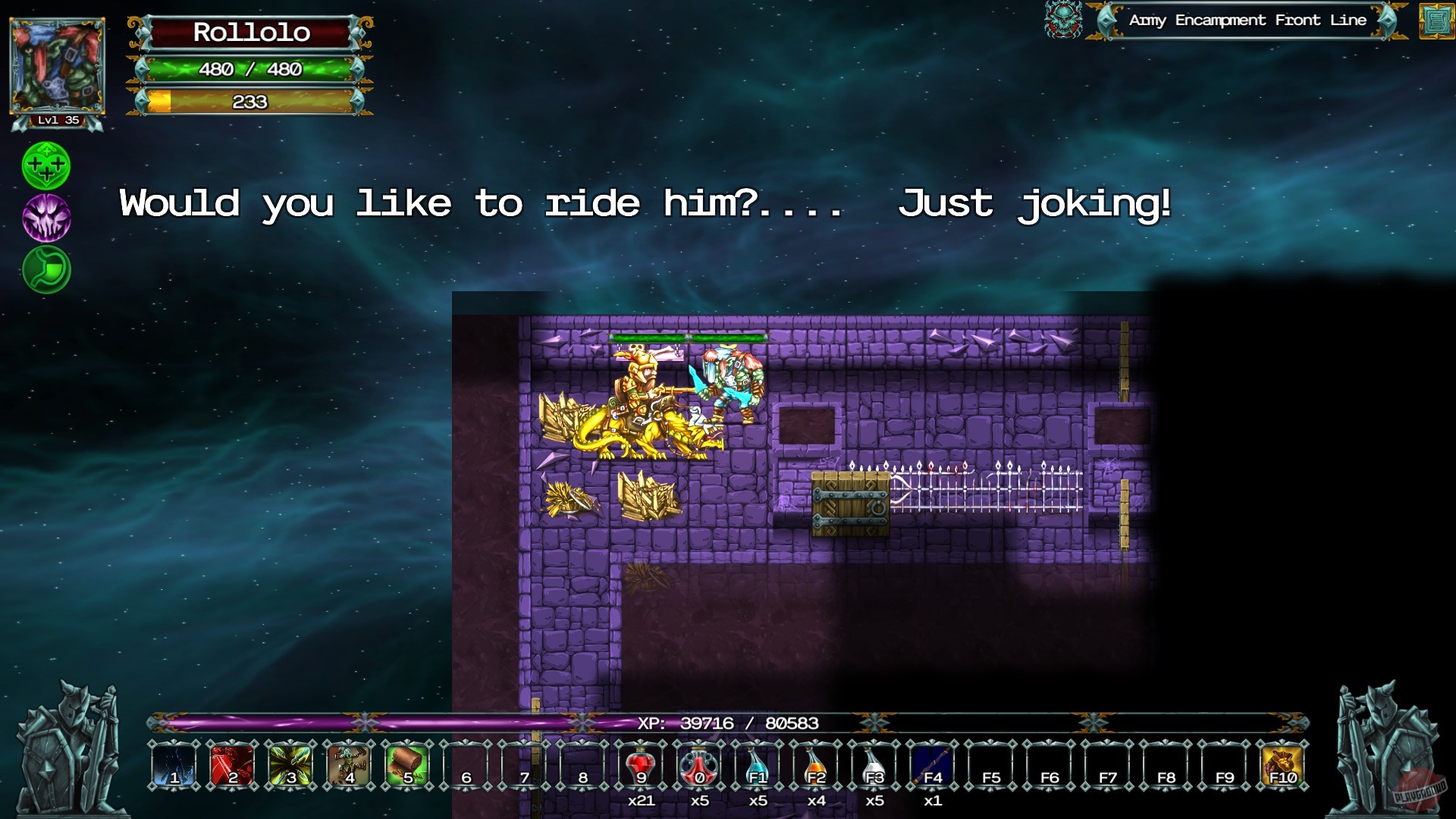Open the left diamond expander on the XP bar
This screenshot has height=819, width=1456.
coord(161,724)
